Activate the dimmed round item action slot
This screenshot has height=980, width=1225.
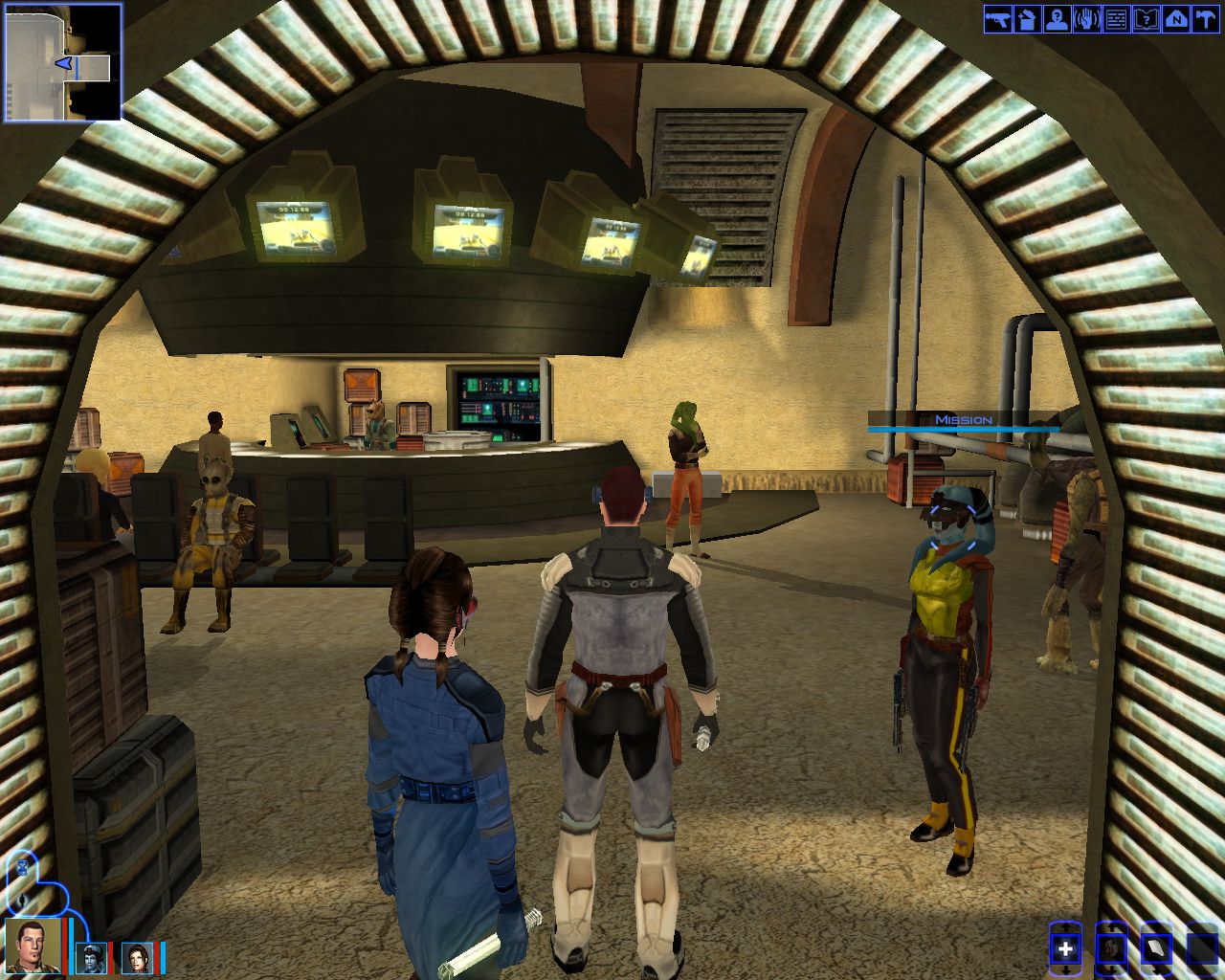[1111, 948]
